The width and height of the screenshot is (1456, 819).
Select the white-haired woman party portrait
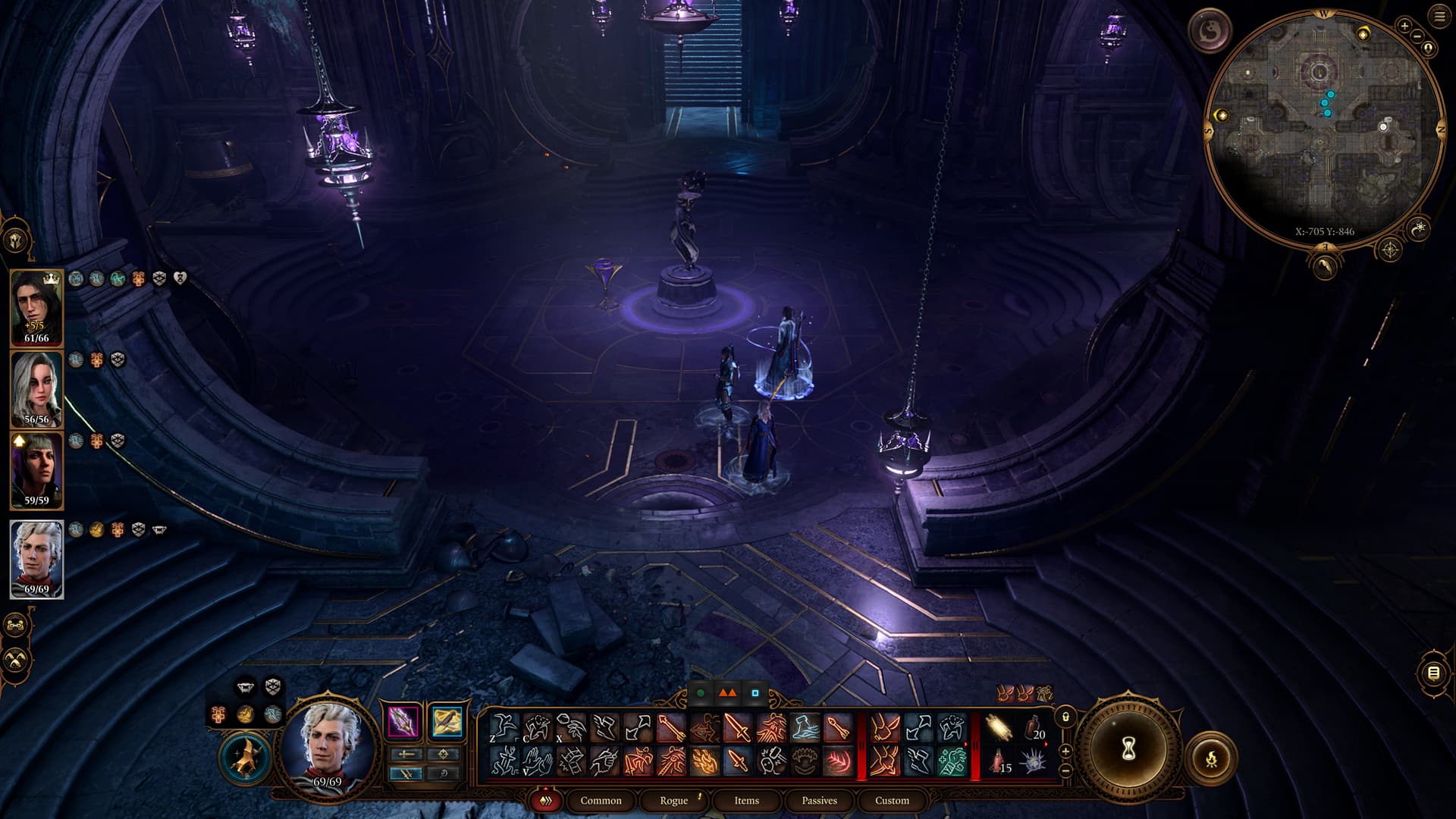[36, 388]
